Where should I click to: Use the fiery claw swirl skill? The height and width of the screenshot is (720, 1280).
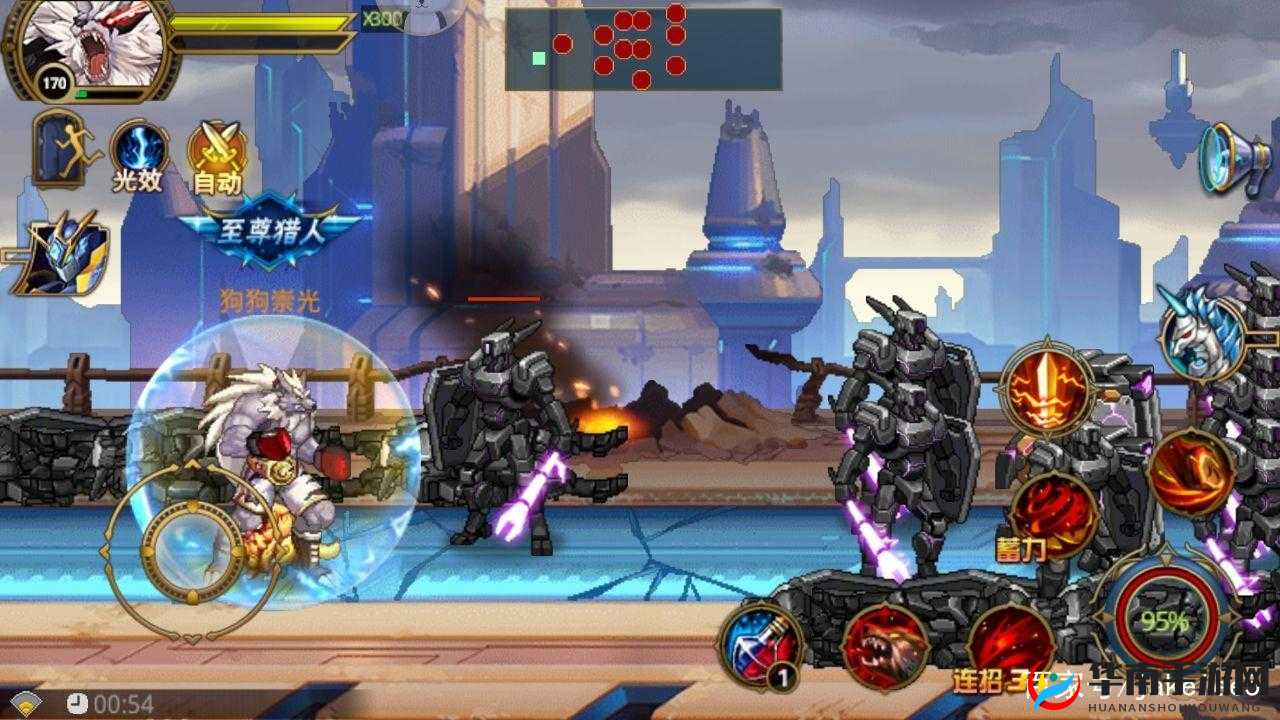1191,472
